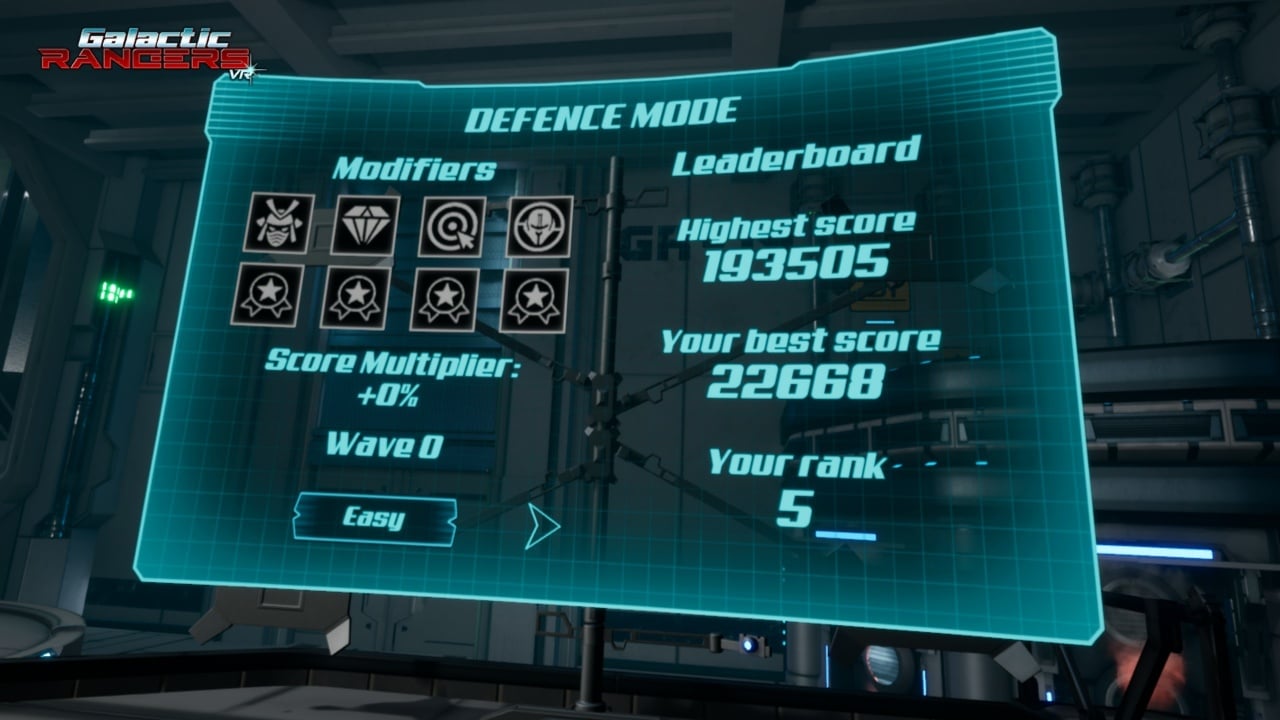Click the next arrow beside Easy
The width and height of the screenshot is (1280, 720).
point(541,527)
